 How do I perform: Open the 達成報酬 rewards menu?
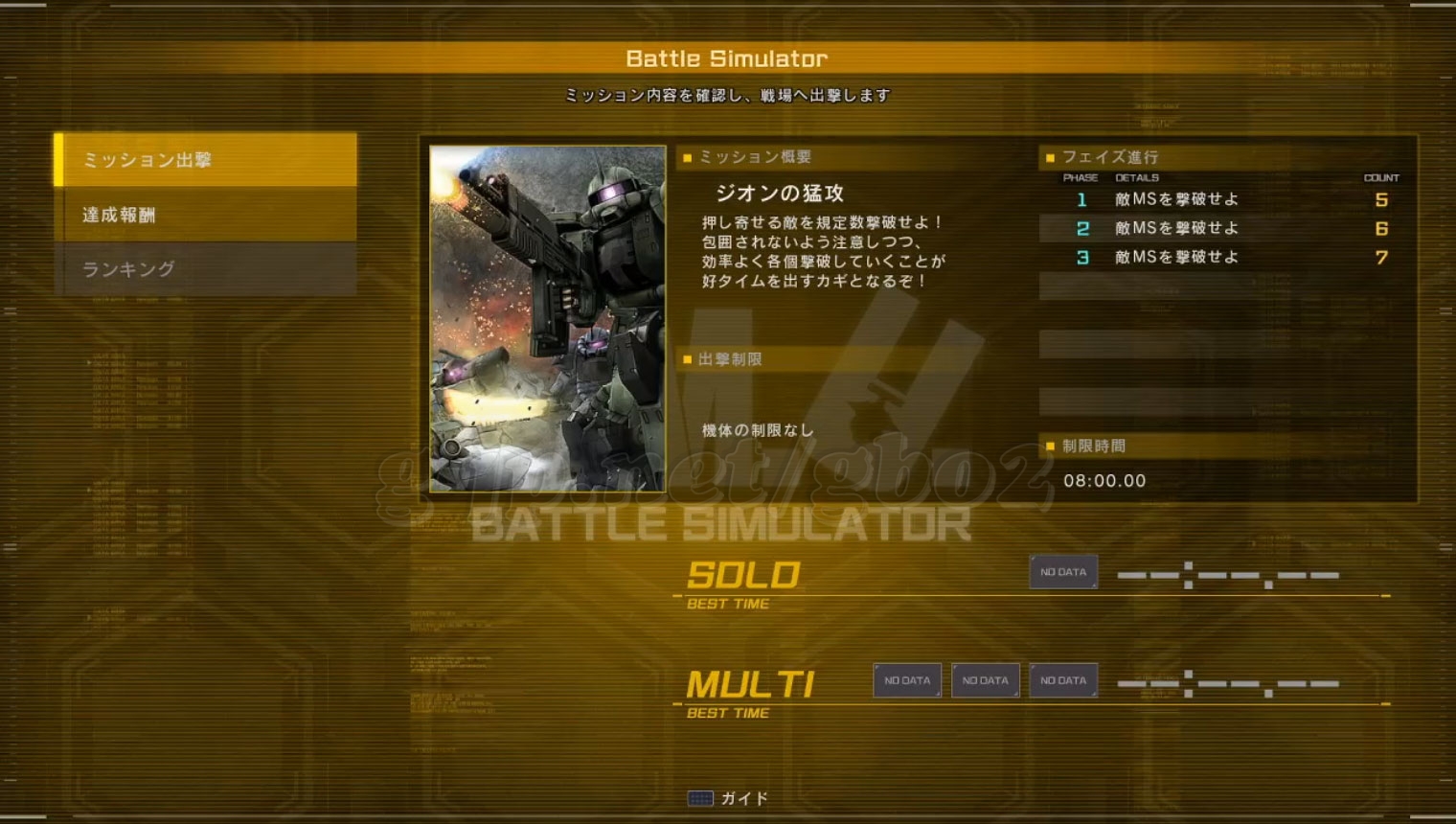coord(206,215)
